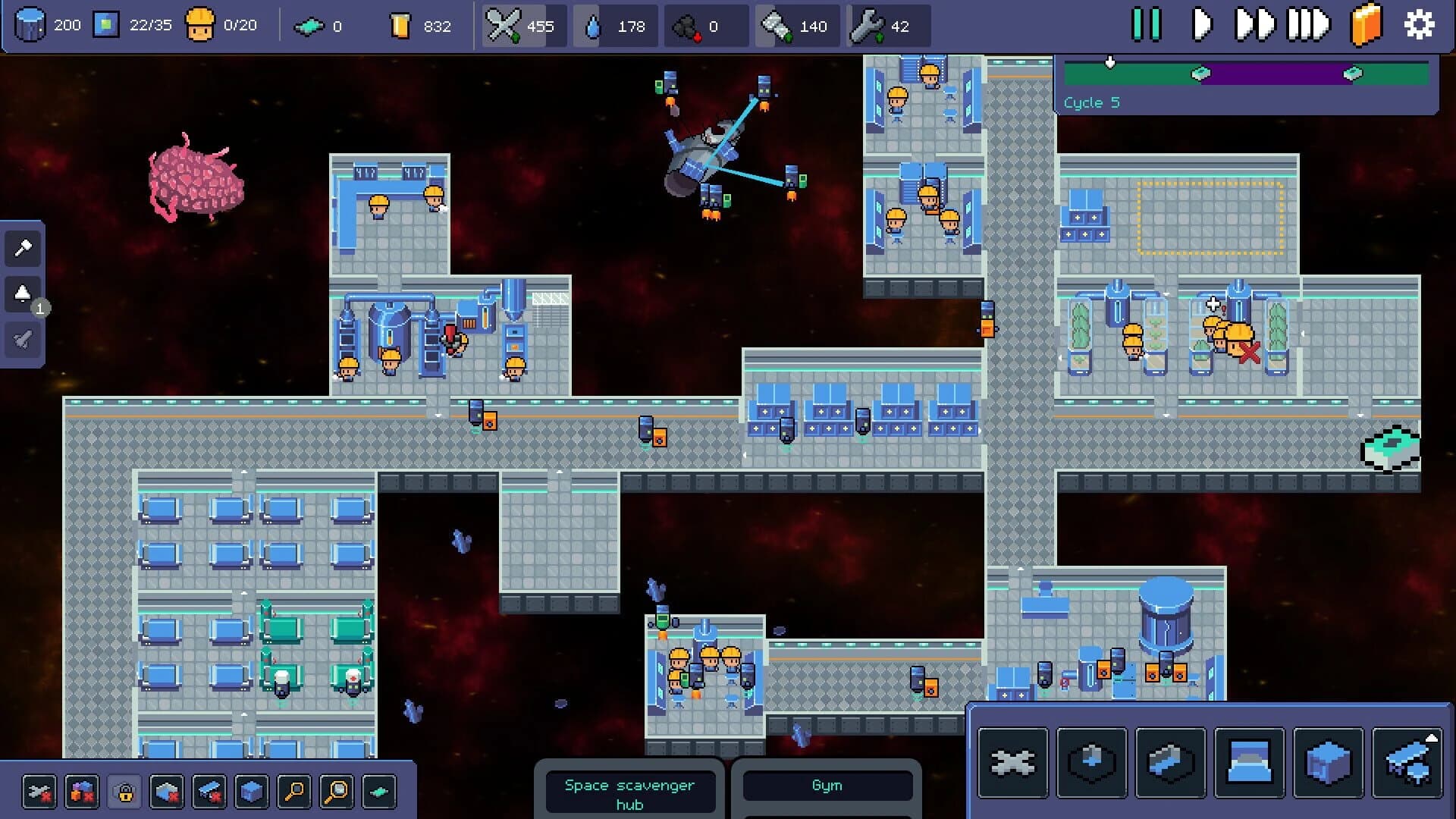
Task: Open the wrench machines build category
Action: click(1014, 762)
